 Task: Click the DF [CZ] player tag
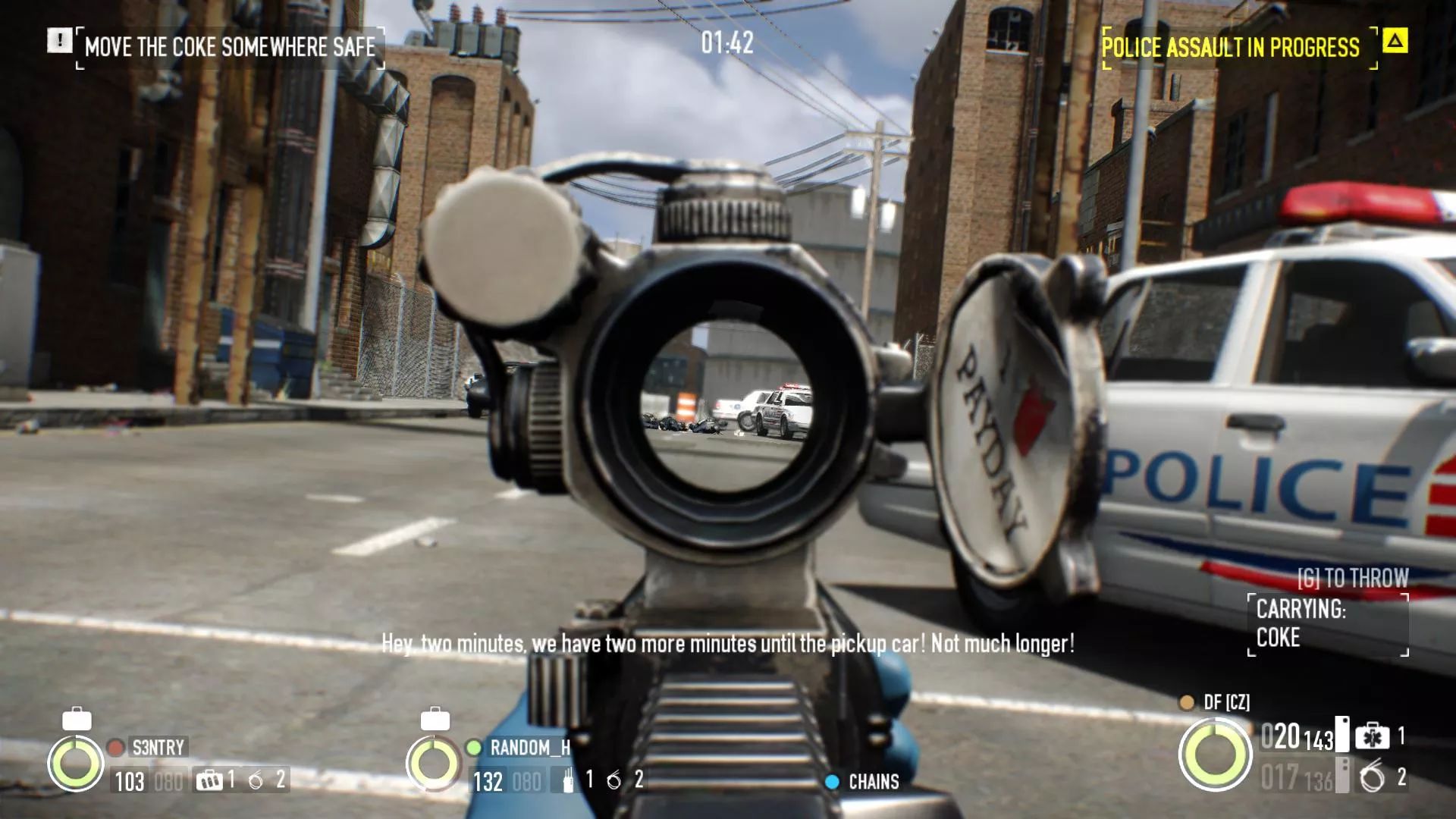click(1226, 702)
